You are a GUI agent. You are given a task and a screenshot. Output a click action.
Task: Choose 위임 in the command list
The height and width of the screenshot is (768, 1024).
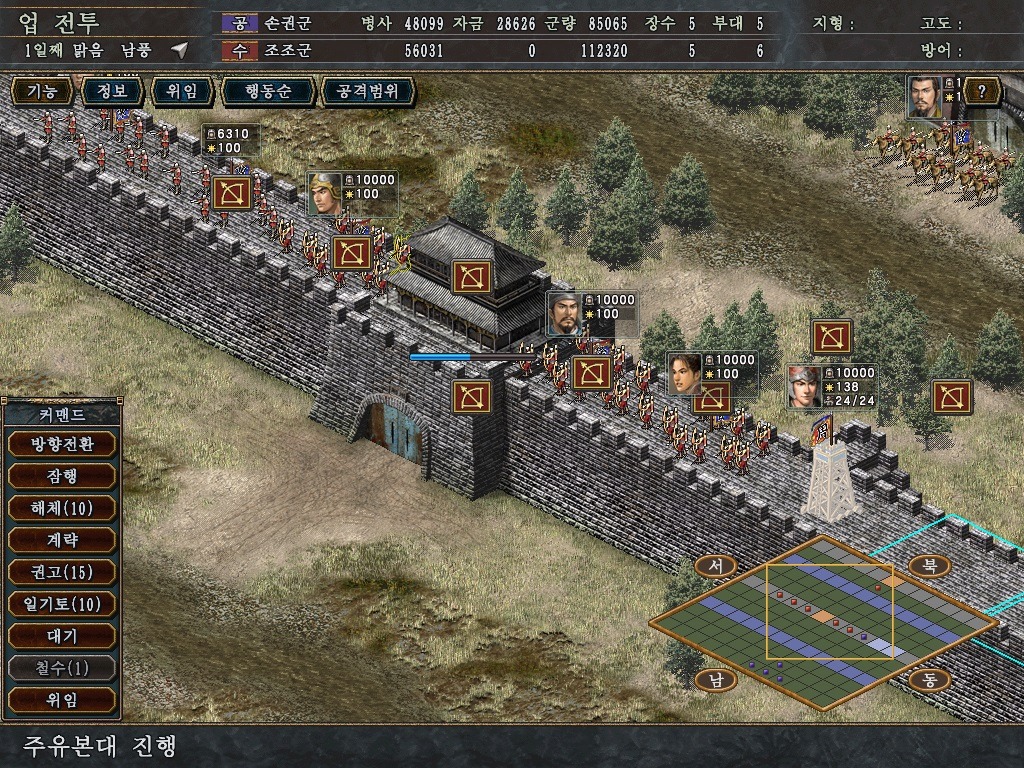(x=61, y=700)
